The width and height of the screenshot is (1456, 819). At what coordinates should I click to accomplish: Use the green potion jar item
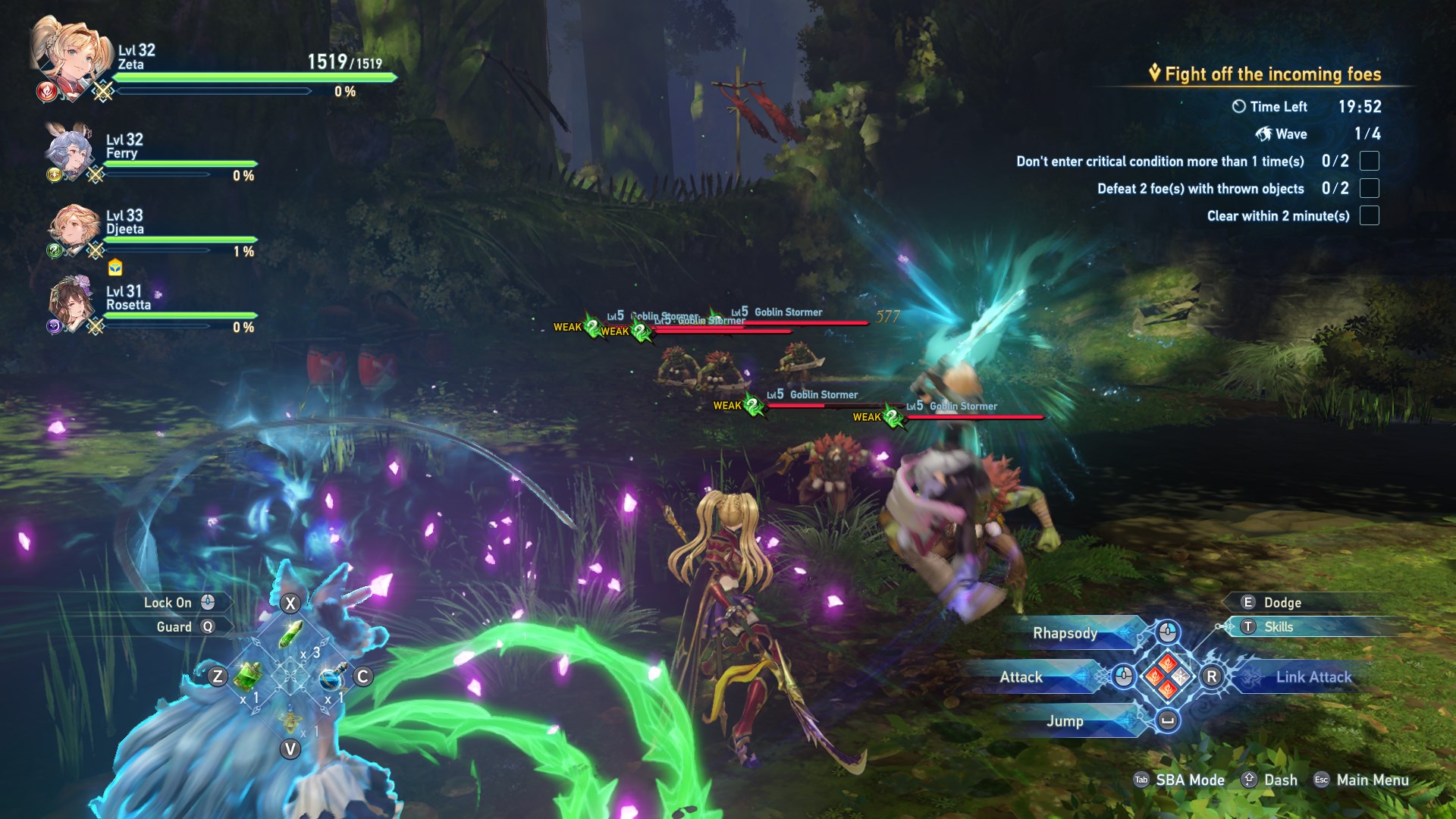coord(247,675)
